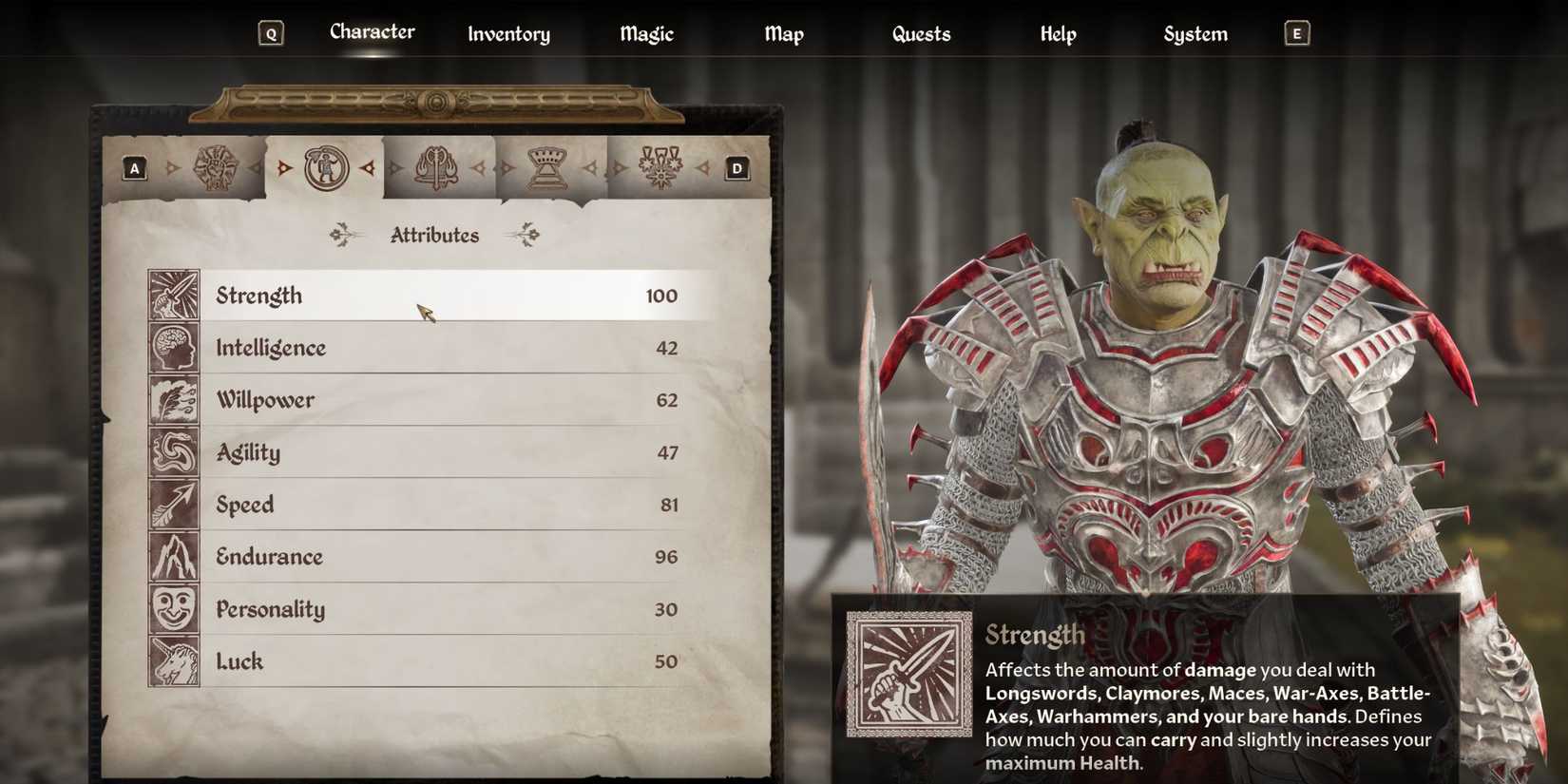Image resolution: width=1568 pixels, height=784 pixels.
Task: Open the Inventory menu
Action: pos(508,34)
